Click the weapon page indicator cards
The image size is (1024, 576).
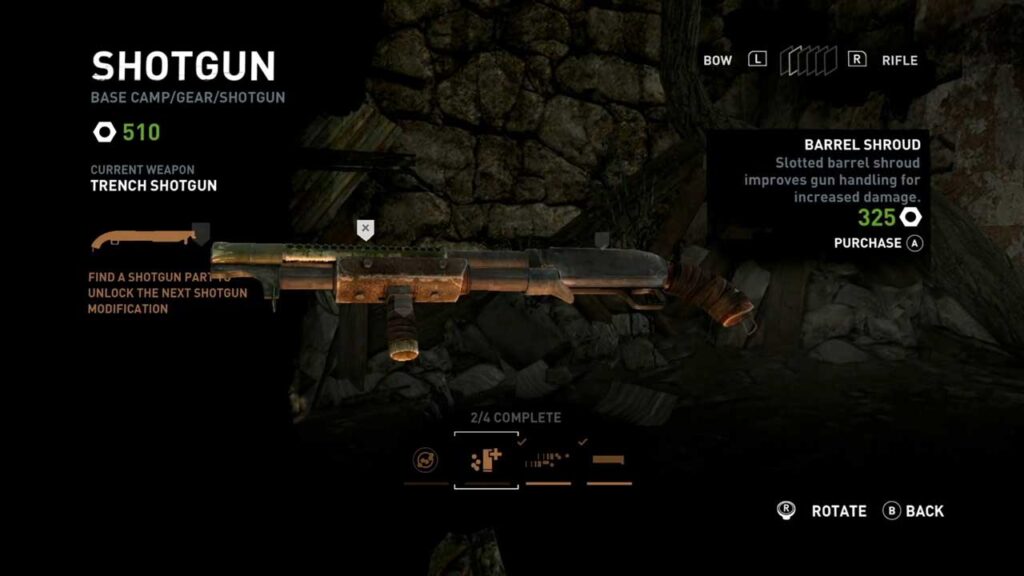pyautogui.click(x=808, y=61)
